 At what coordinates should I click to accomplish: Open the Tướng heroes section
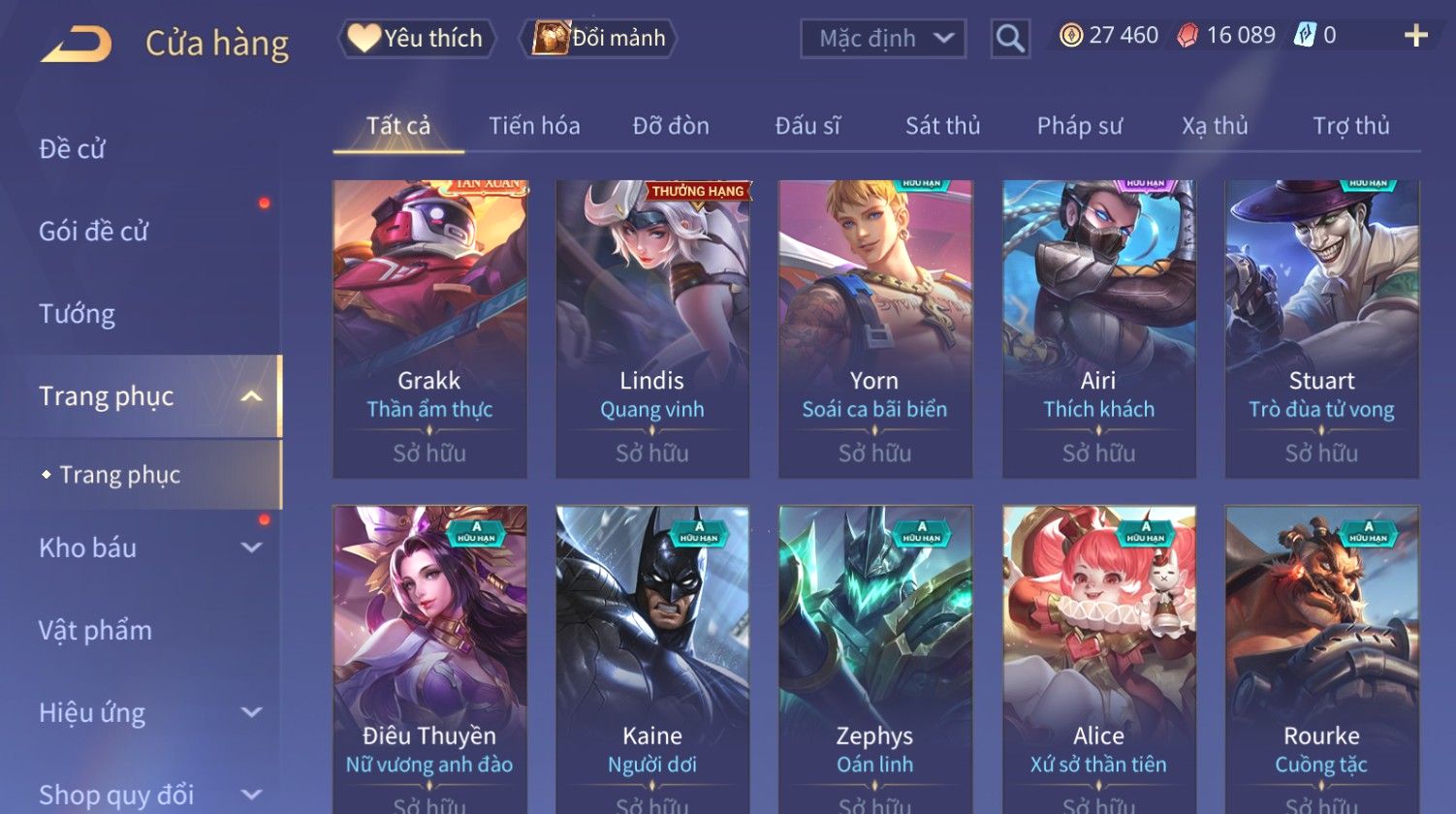pyautogui.click(x=78, y=314)
